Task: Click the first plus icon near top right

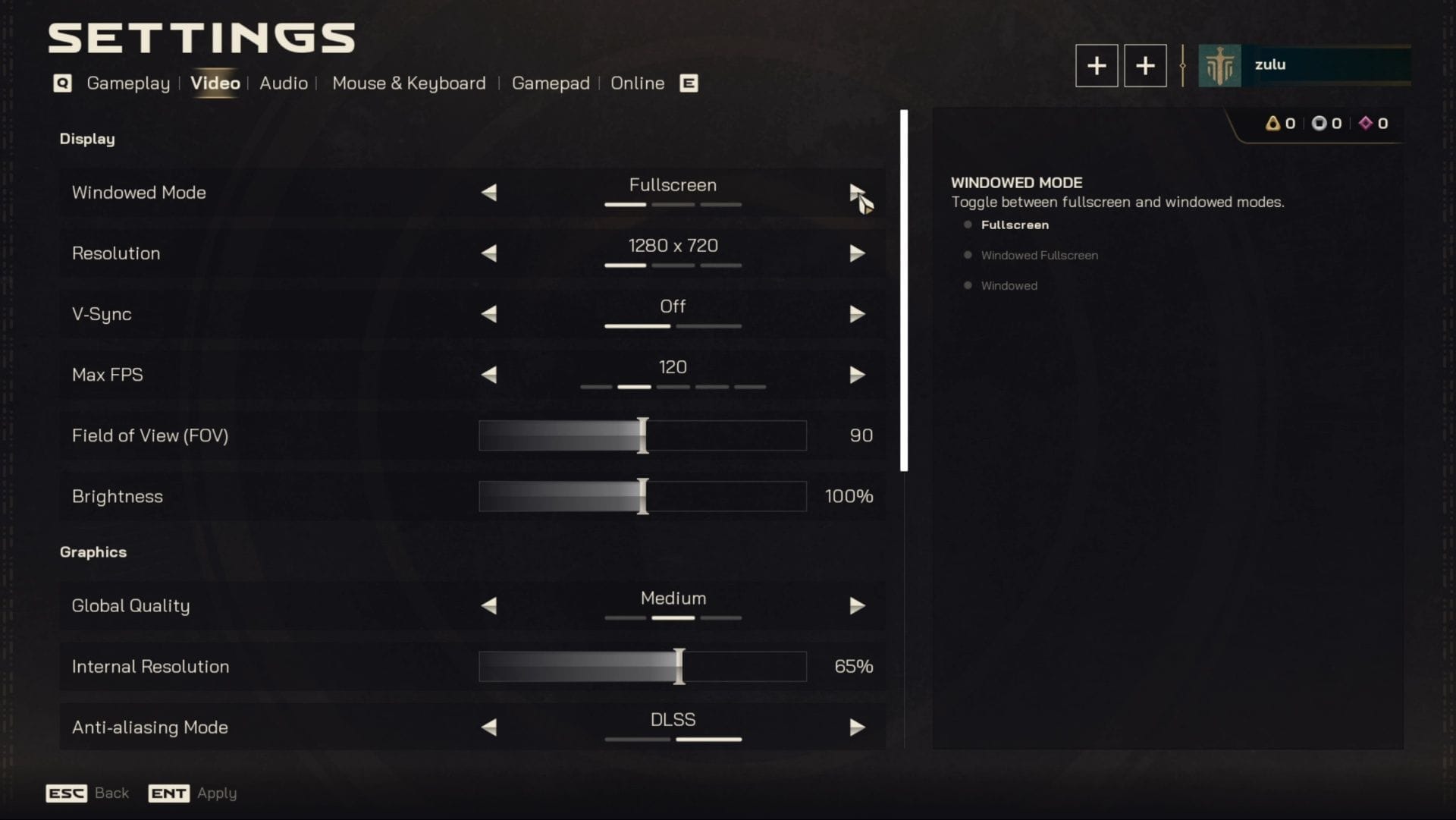Action: 1097,65
